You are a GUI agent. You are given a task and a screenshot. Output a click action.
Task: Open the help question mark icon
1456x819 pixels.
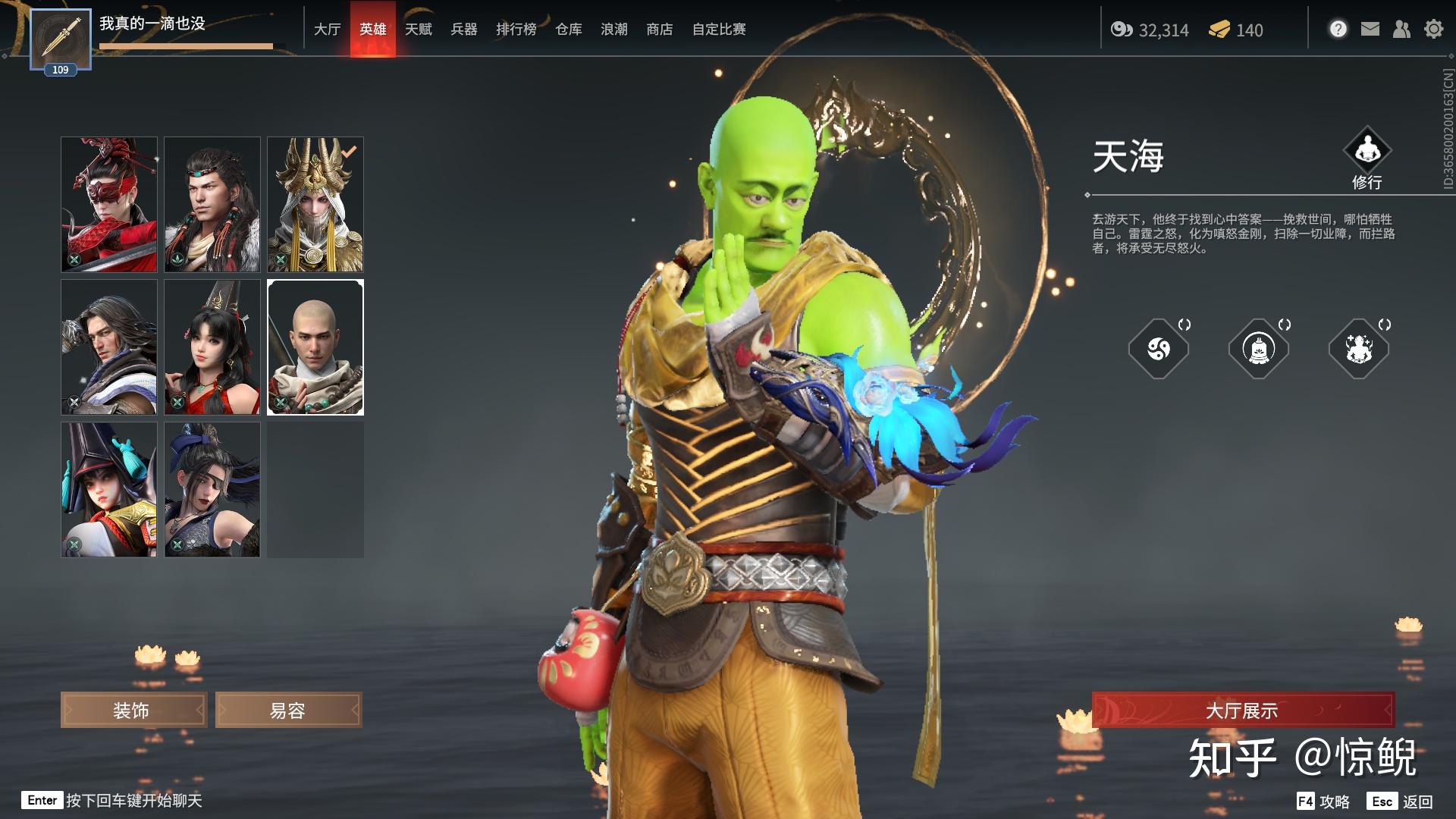1338,30
